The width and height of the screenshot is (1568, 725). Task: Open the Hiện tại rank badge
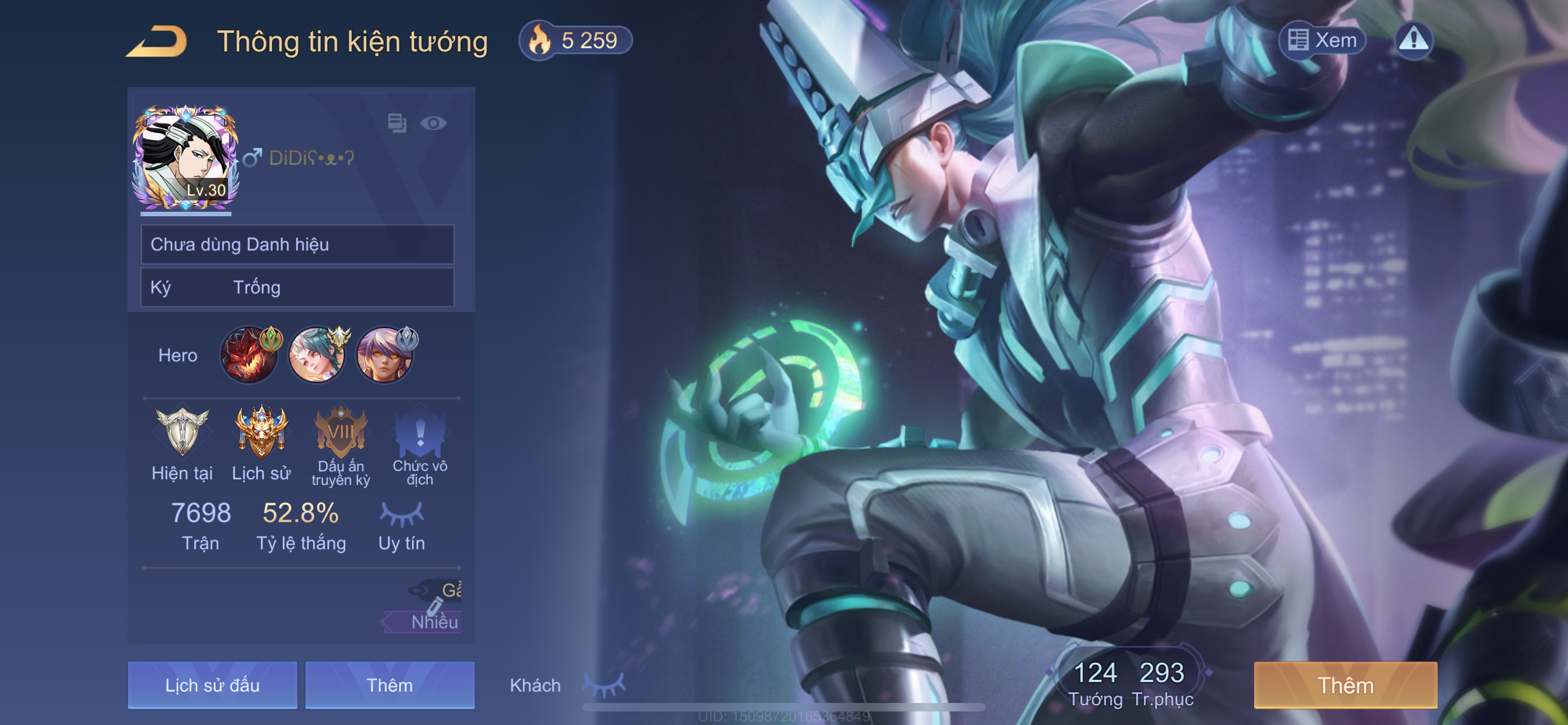[x=182, y=434]
